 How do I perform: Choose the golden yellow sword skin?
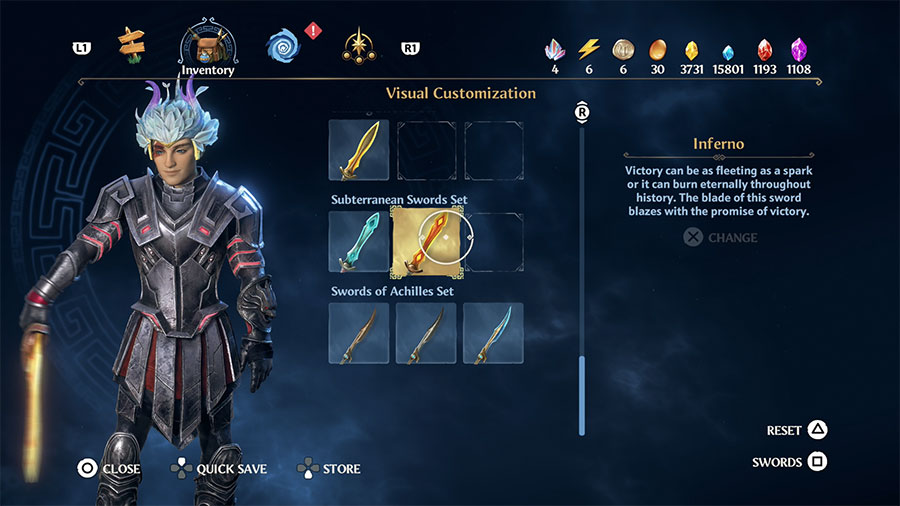tap(359, 150)
